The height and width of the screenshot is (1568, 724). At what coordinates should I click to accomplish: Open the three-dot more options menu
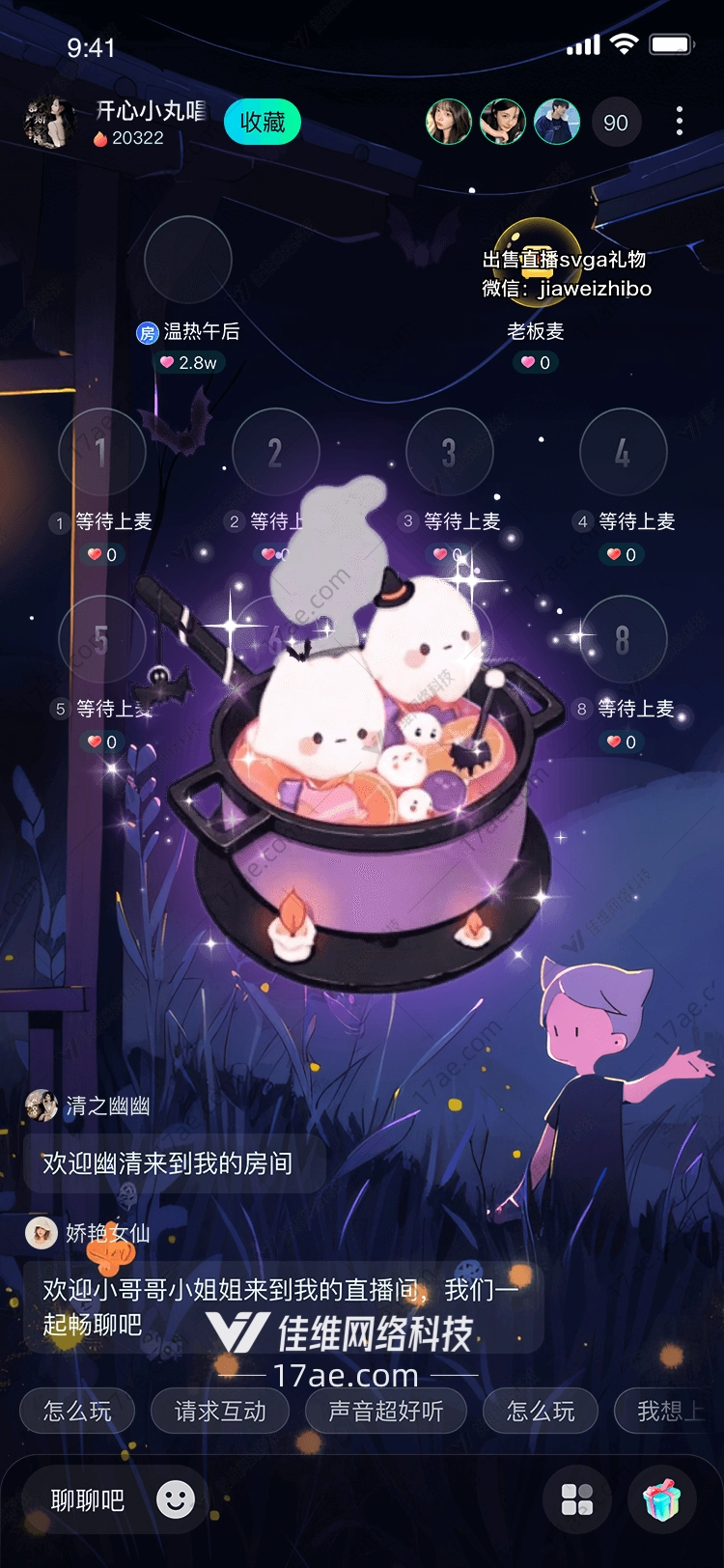point(680,121)
